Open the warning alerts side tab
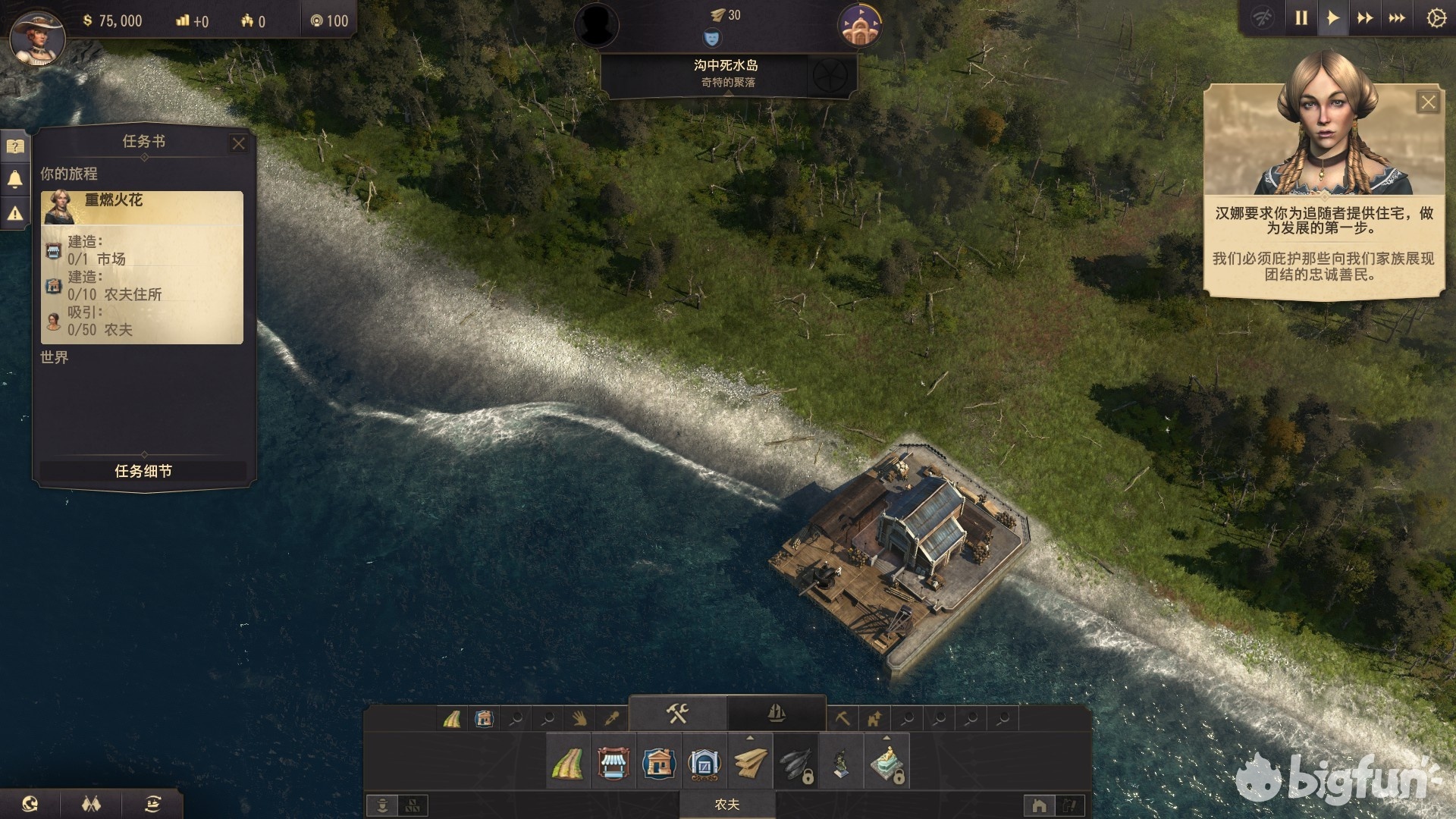Image resolution: width=1456 pixels, height=819 pixels. click(x=15, y=215)
